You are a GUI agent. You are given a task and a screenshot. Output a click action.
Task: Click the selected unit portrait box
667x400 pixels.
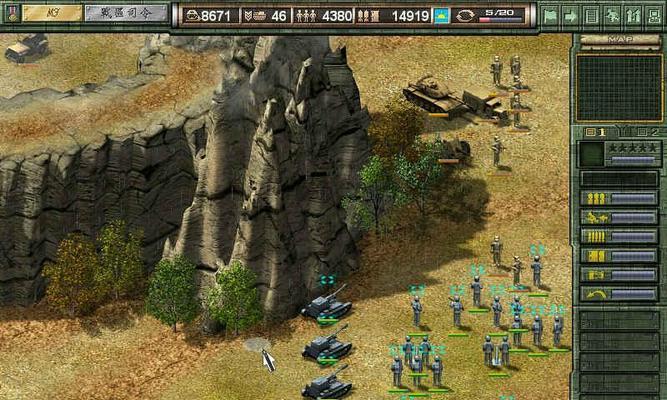click(x=592, y=154)
